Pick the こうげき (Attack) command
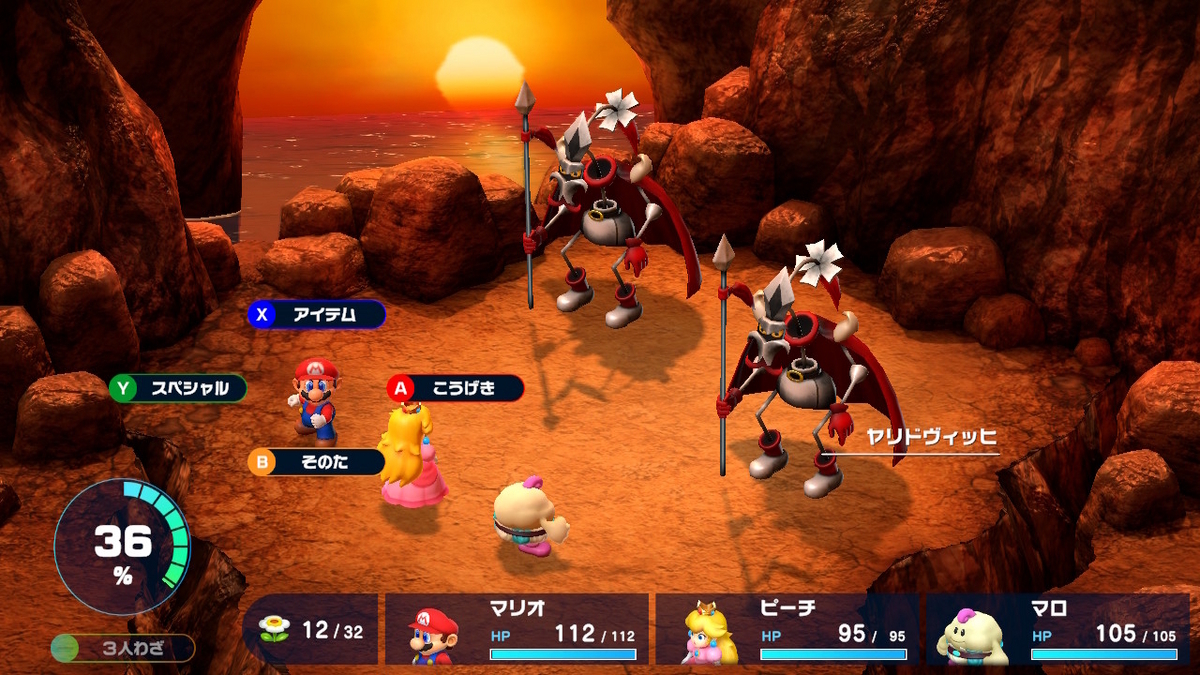This screenshot has width=1200, height=675. point(456,388)
